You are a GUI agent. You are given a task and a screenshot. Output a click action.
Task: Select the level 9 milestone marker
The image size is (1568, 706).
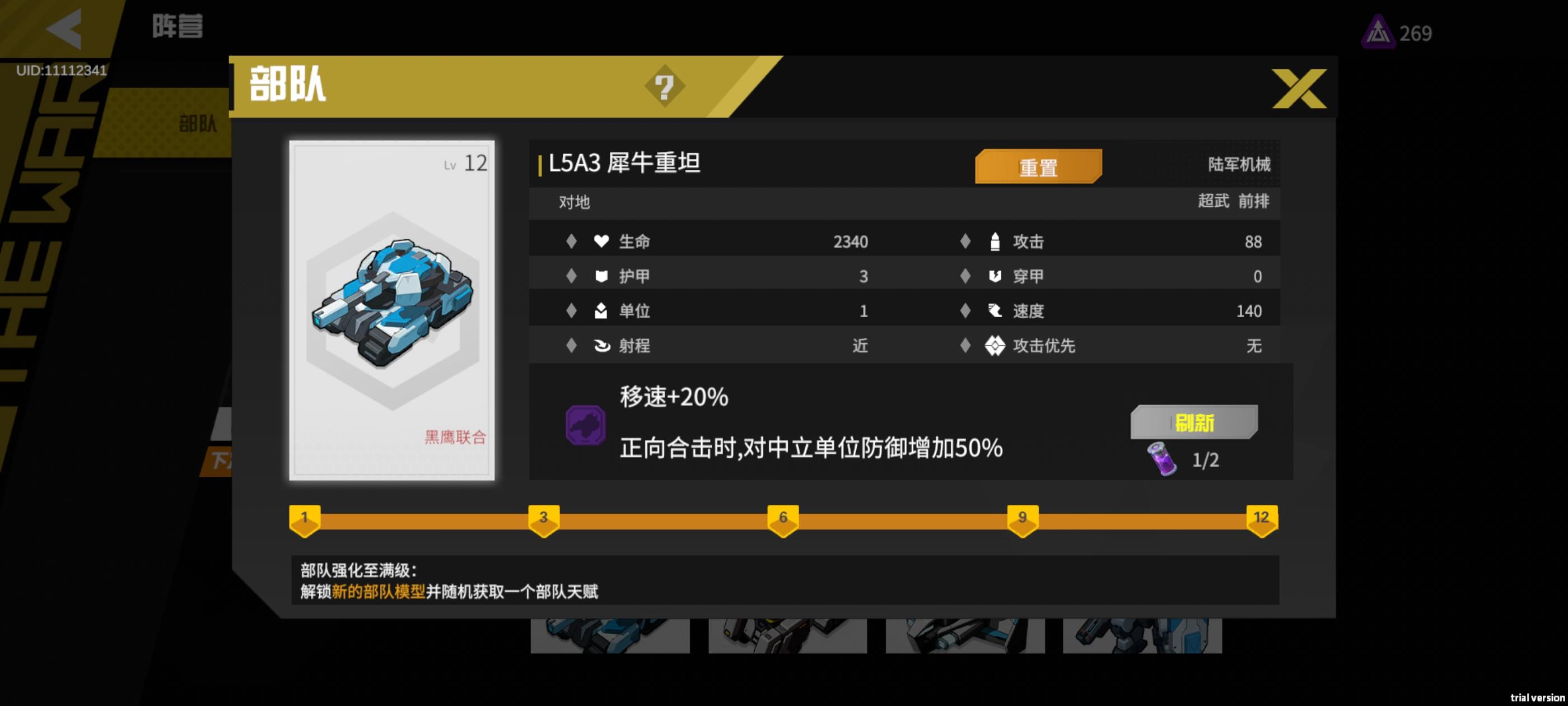click(x=1022, y=519)
